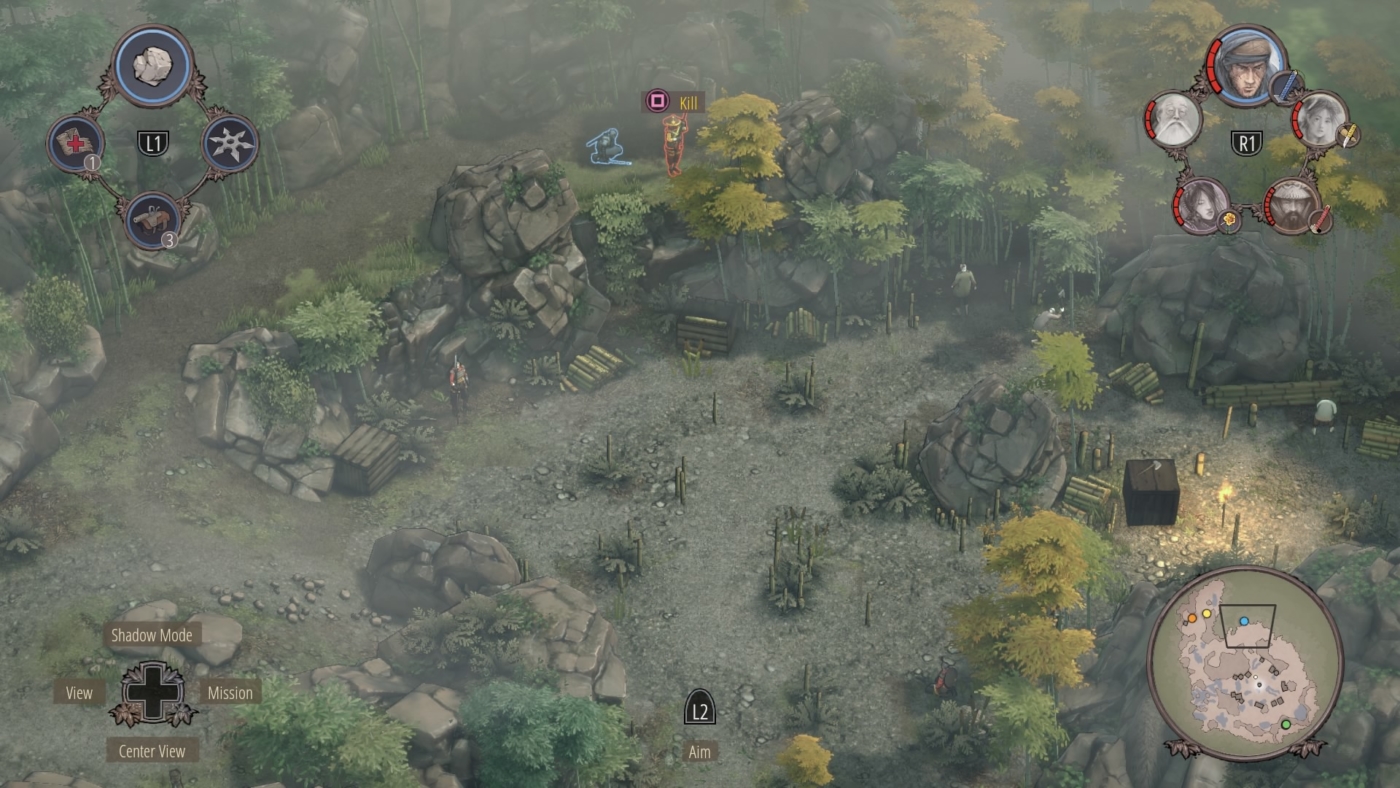Select the Shuriken throwing ability
Image resolution: width=1400 pixels, height=788 pixels.
pyautogui.click(x=230, y=143)
